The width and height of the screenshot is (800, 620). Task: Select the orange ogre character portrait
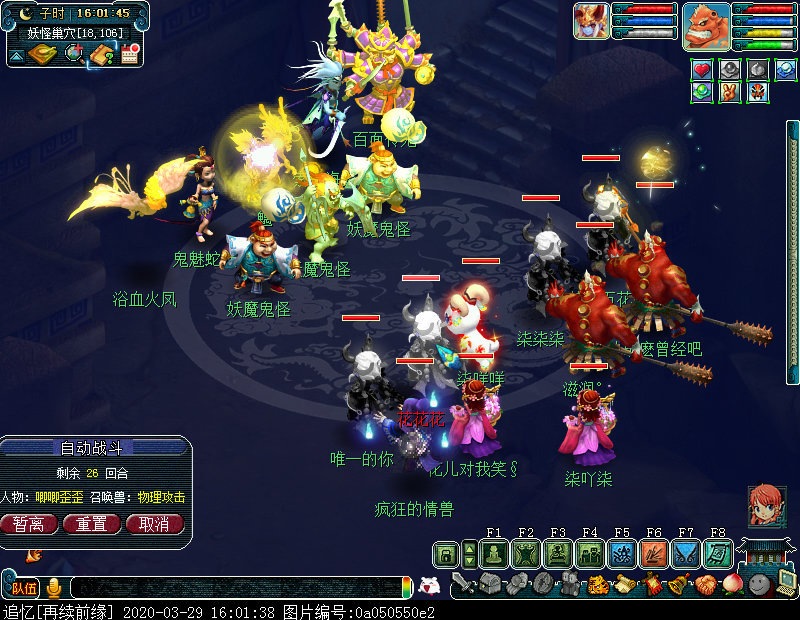[x=706, y=25]
